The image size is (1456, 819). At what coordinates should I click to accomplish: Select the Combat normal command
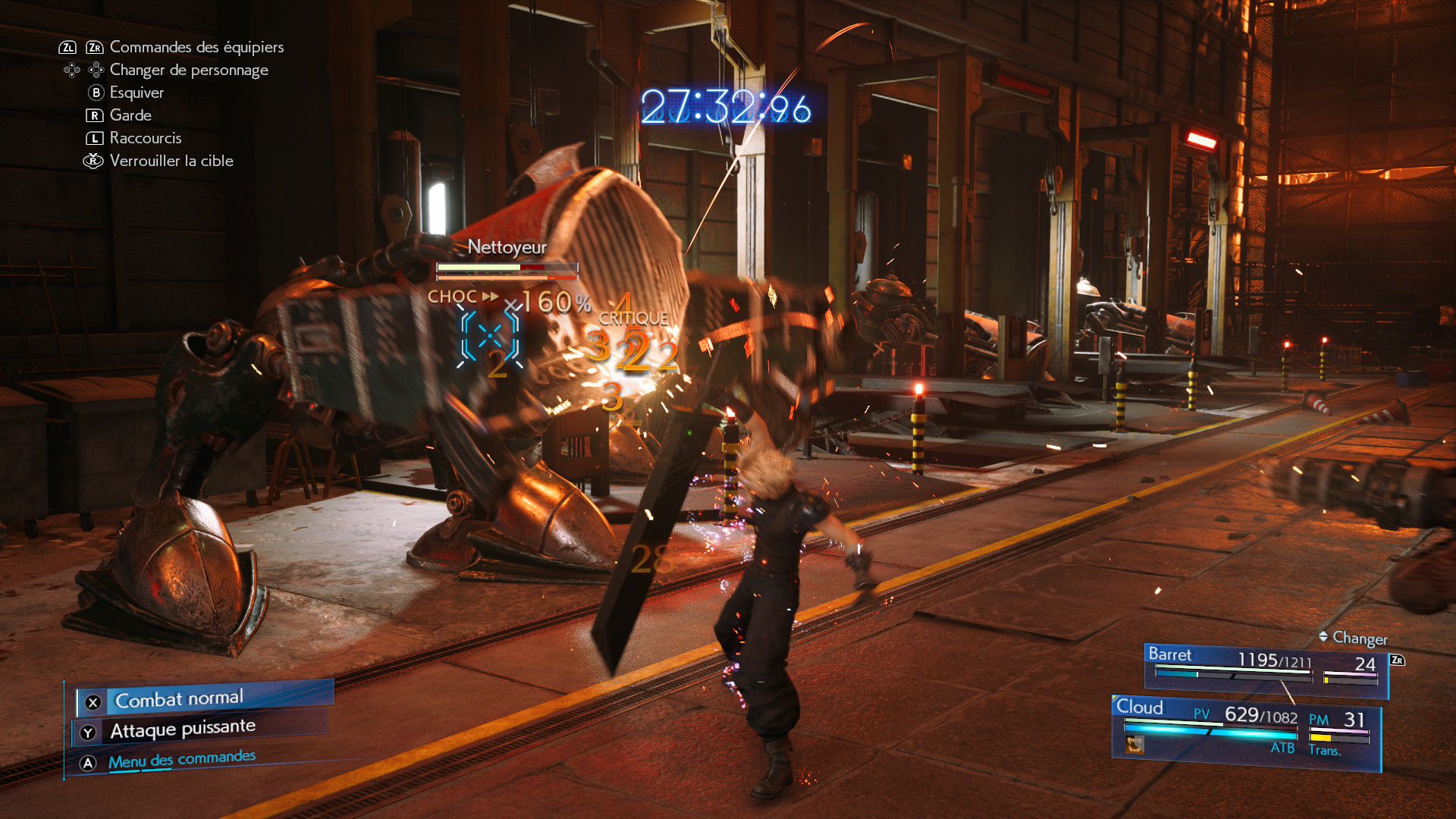point(179,698)
